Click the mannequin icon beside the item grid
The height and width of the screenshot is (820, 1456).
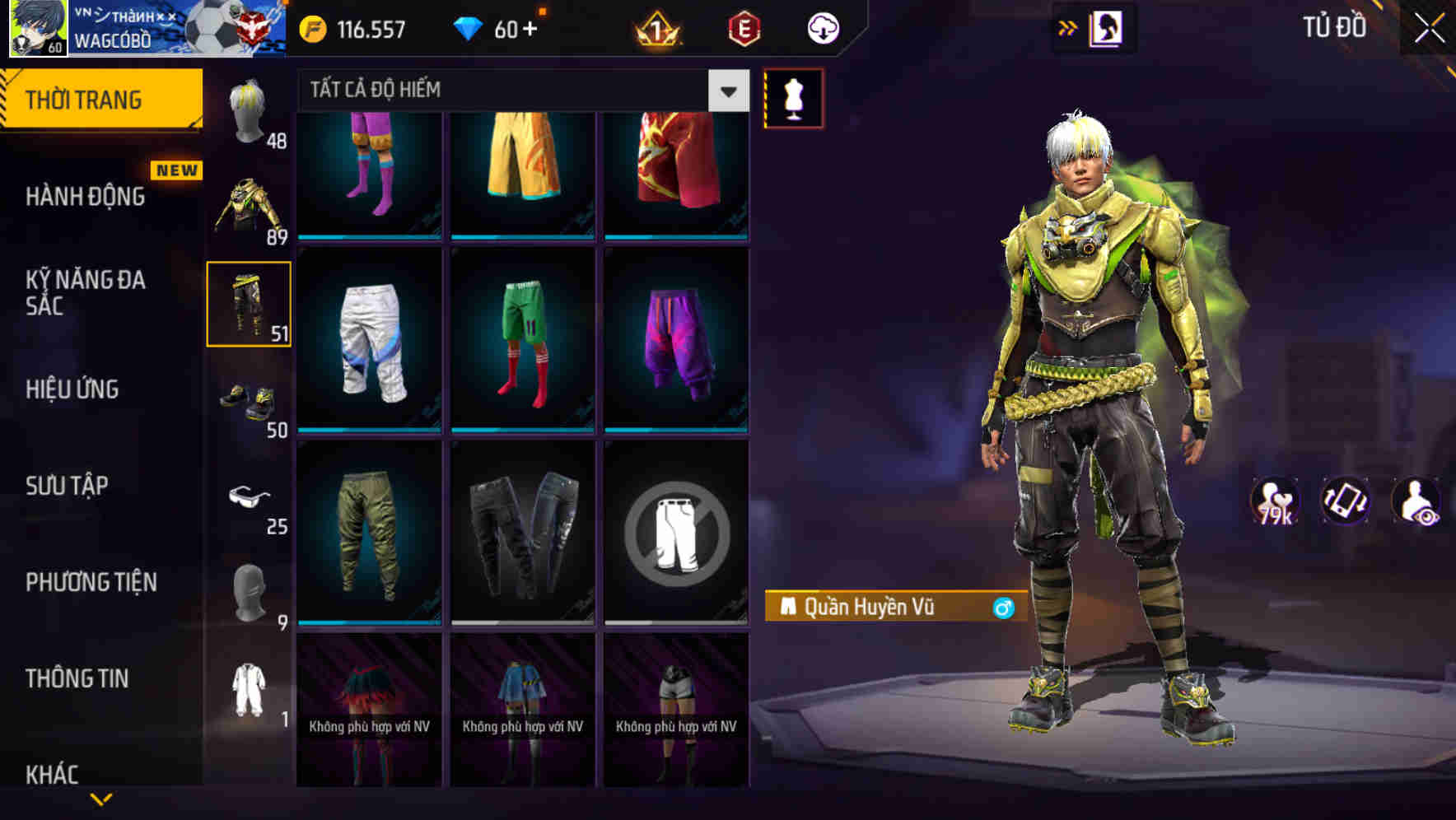pyautogui.click(x=793, y=98)
